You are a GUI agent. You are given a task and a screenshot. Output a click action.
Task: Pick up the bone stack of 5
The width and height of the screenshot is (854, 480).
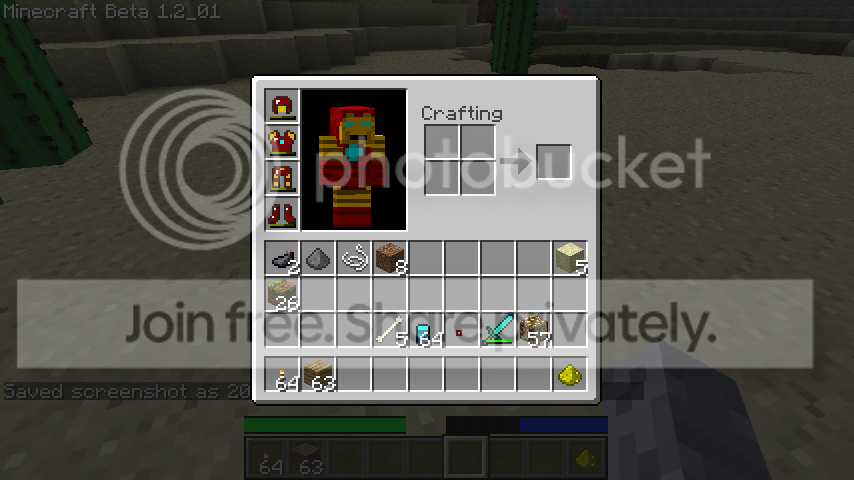pyautogui.click(x=390, y=331)
